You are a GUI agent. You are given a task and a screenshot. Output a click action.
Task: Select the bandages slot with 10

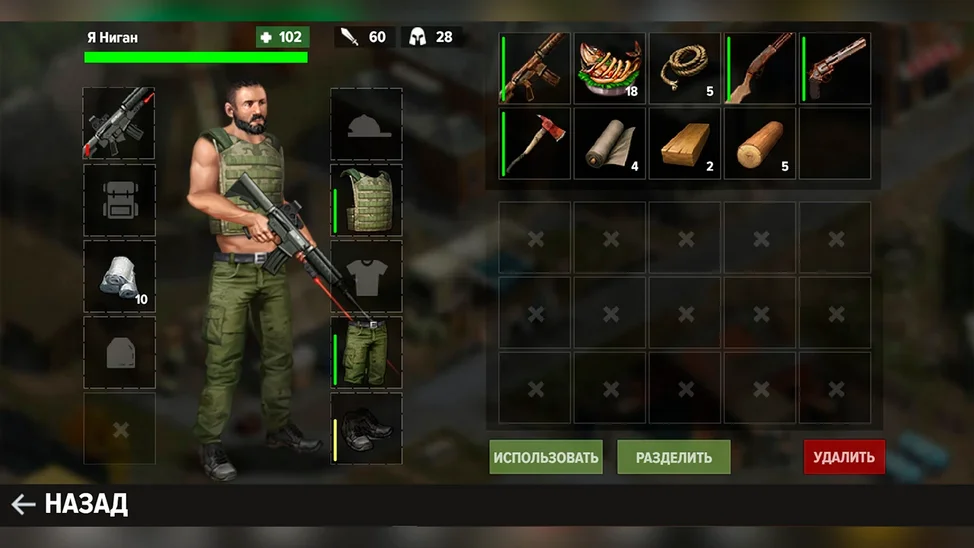119,276
